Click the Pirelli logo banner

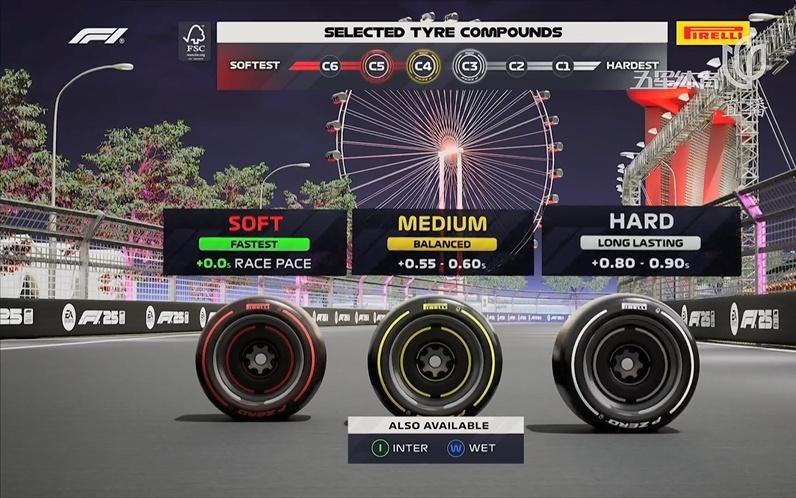713,33
